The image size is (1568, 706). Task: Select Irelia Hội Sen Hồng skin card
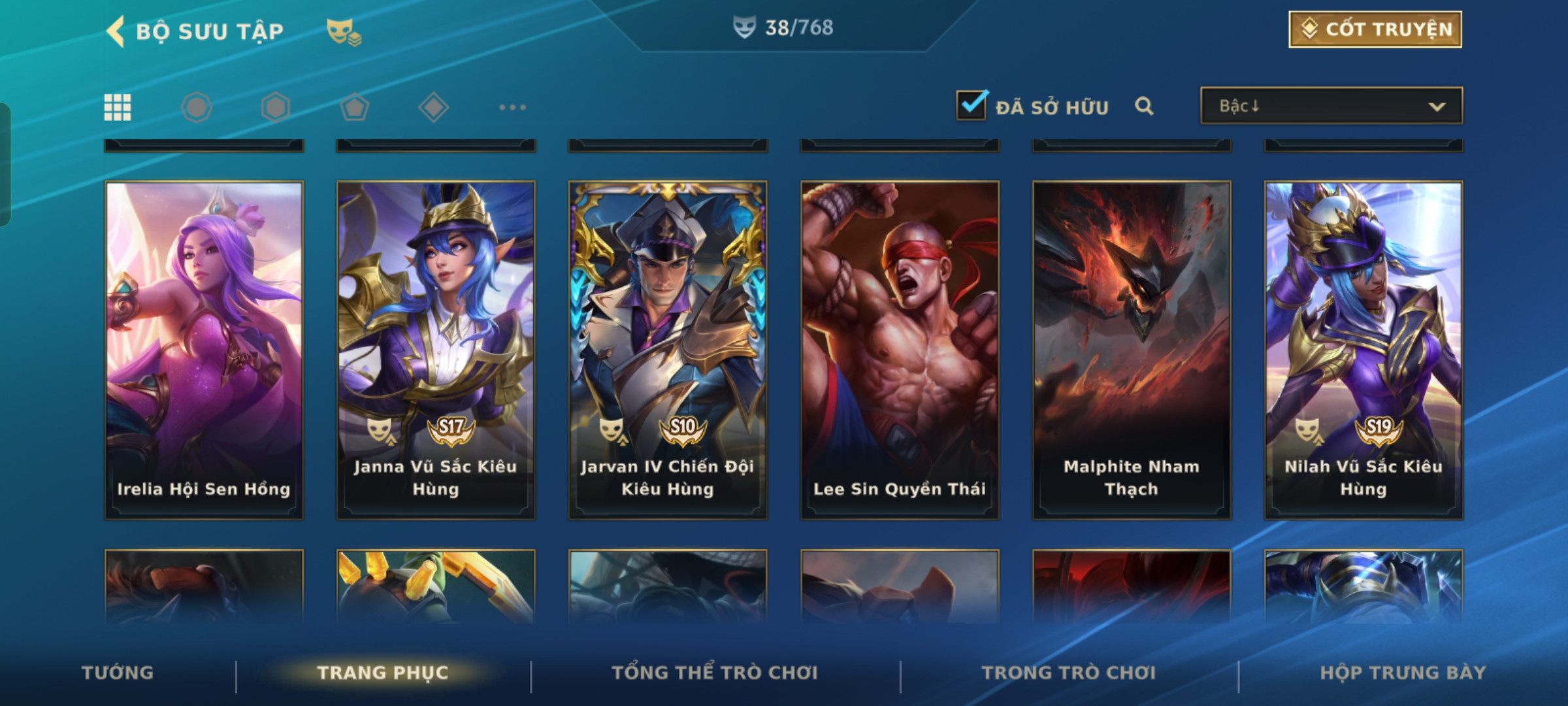click(204, 350)
